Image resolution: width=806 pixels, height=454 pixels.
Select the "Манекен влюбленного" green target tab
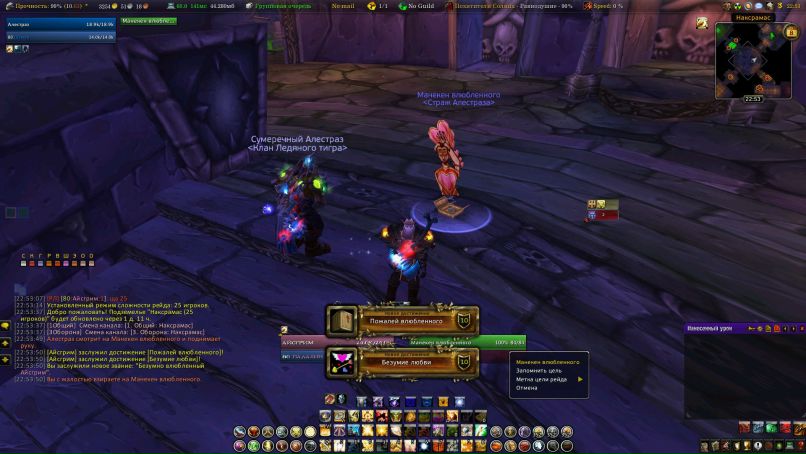[x=148, y=20]
